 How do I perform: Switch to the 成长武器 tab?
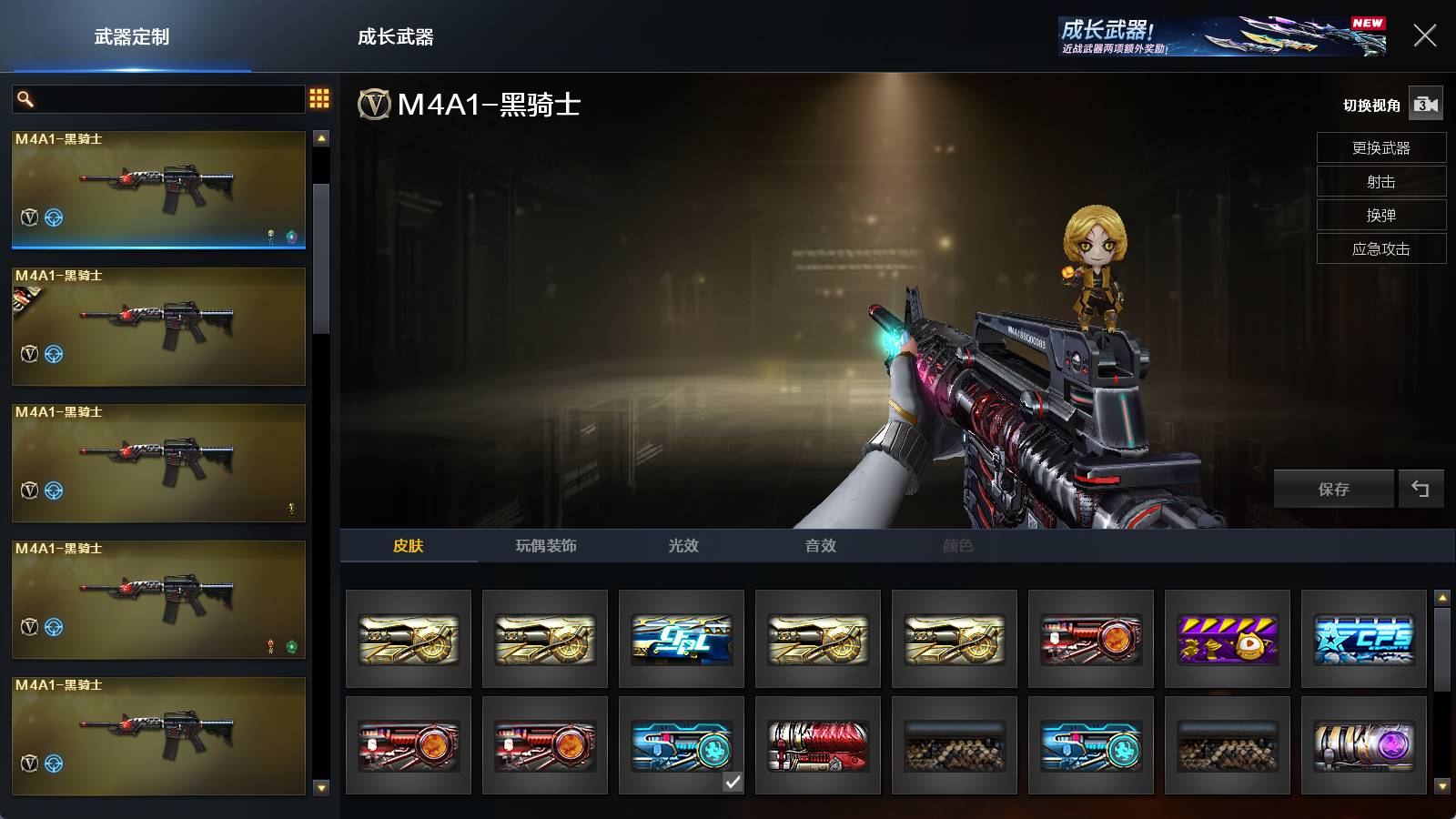(395, 37)
